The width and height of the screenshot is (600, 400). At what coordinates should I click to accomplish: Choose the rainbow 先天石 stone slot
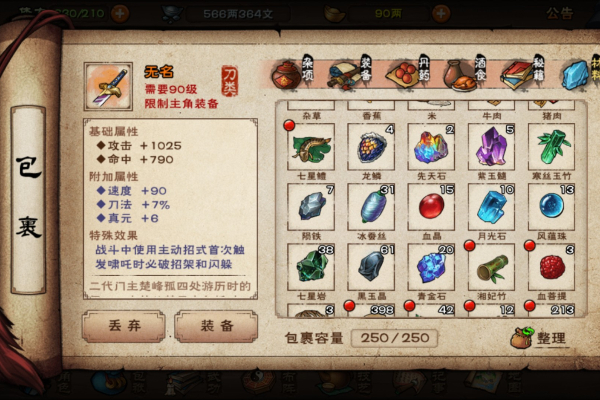tap(432, 148)
